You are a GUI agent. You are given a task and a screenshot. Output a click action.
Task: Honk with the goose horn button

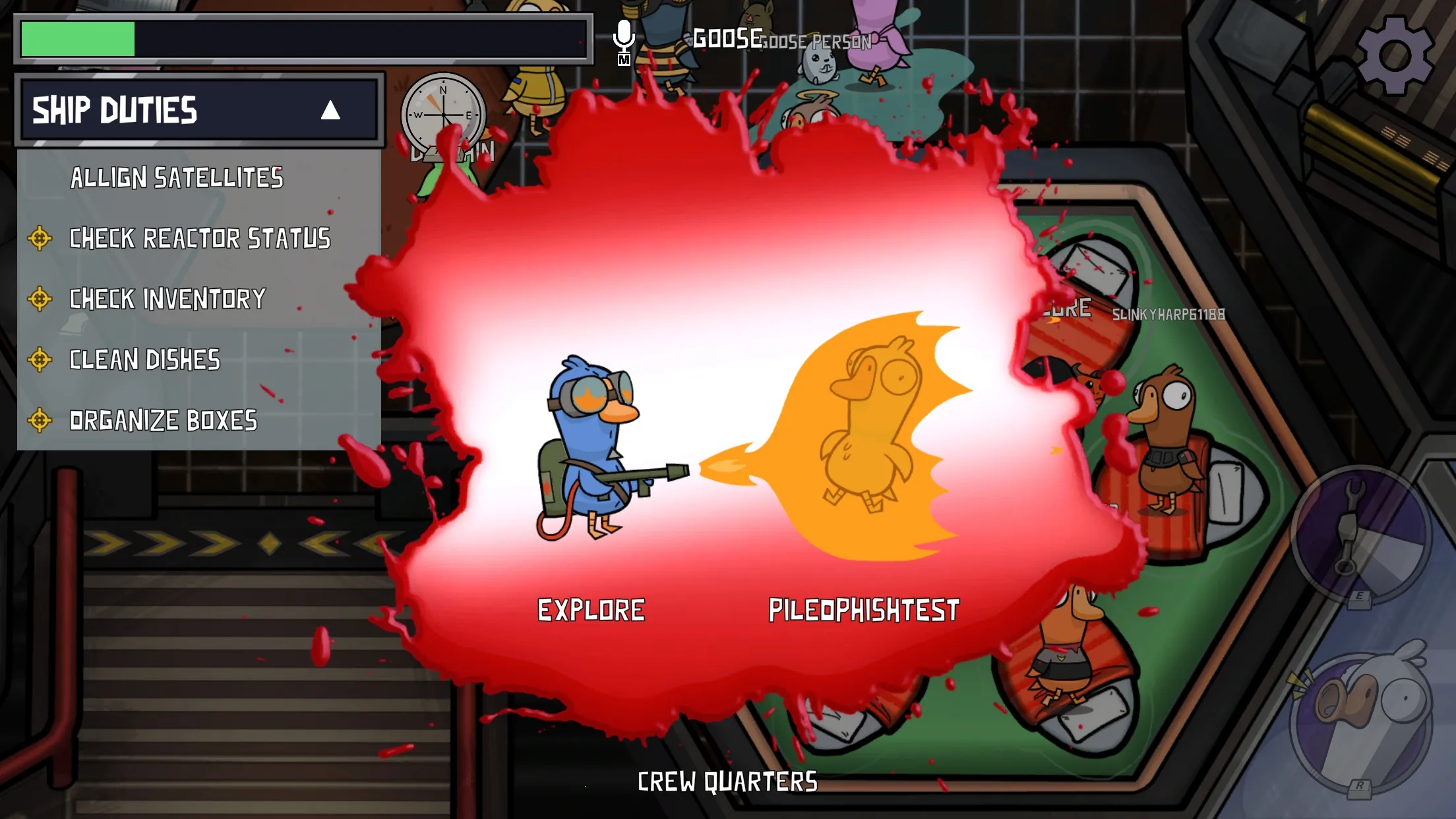(1361, 721)
